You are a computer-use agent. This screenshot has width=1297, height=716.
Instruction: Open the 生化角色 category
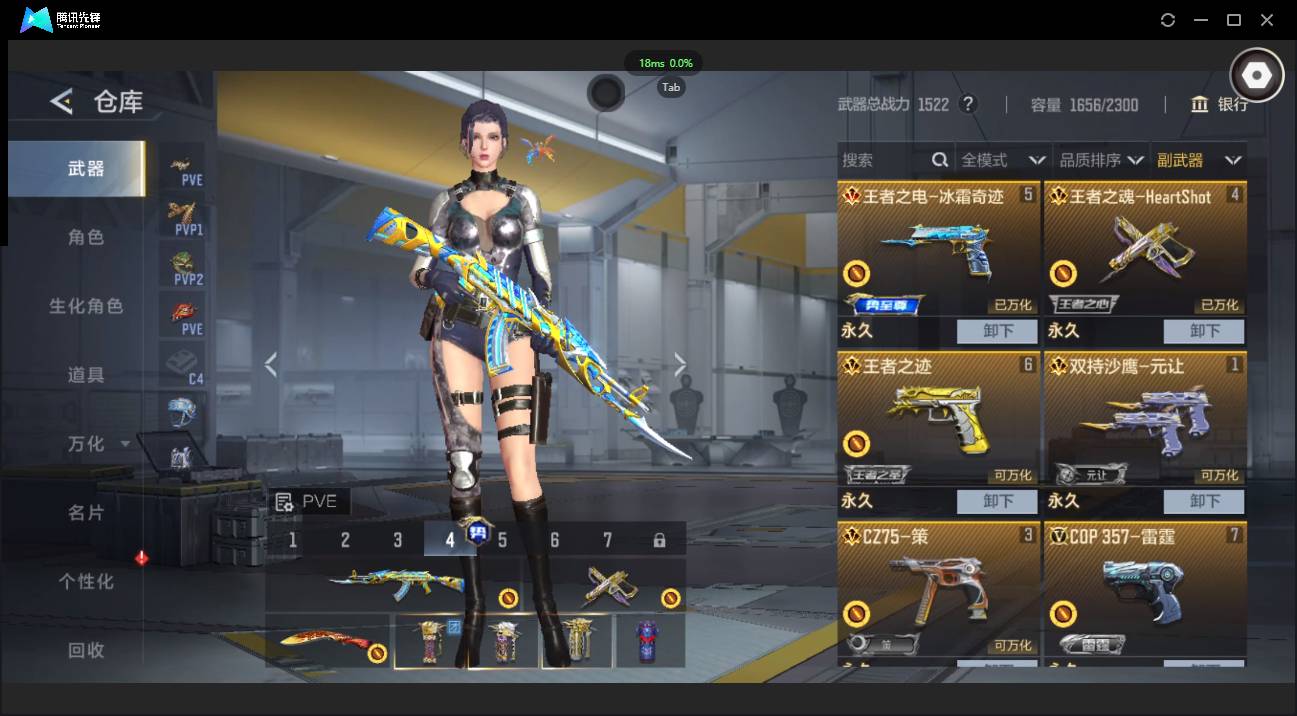pyautogui.click(x=86, y=307)
